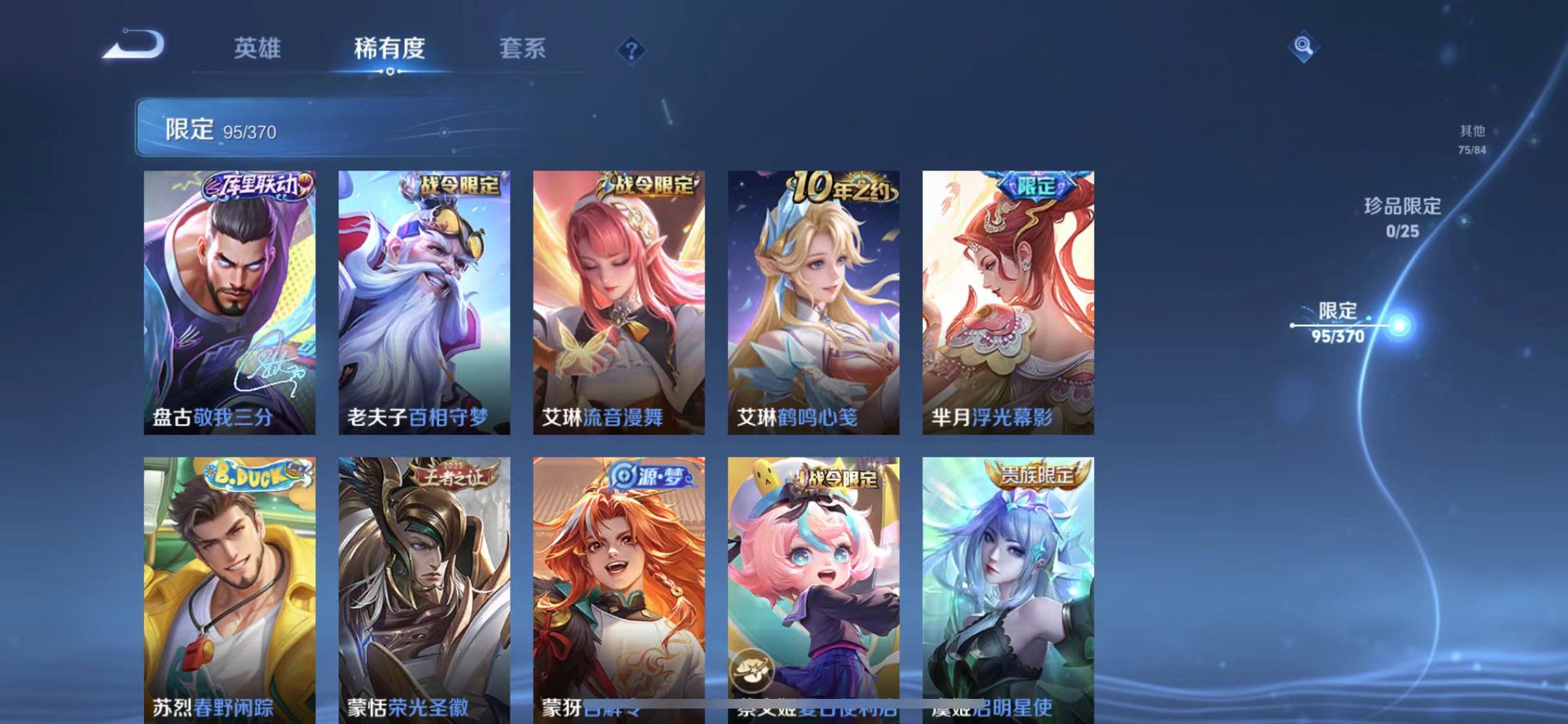Click the 战令限定 badge on 老夫子's card
Screen dimensions: 1568x724
click(x=454, y=184)
